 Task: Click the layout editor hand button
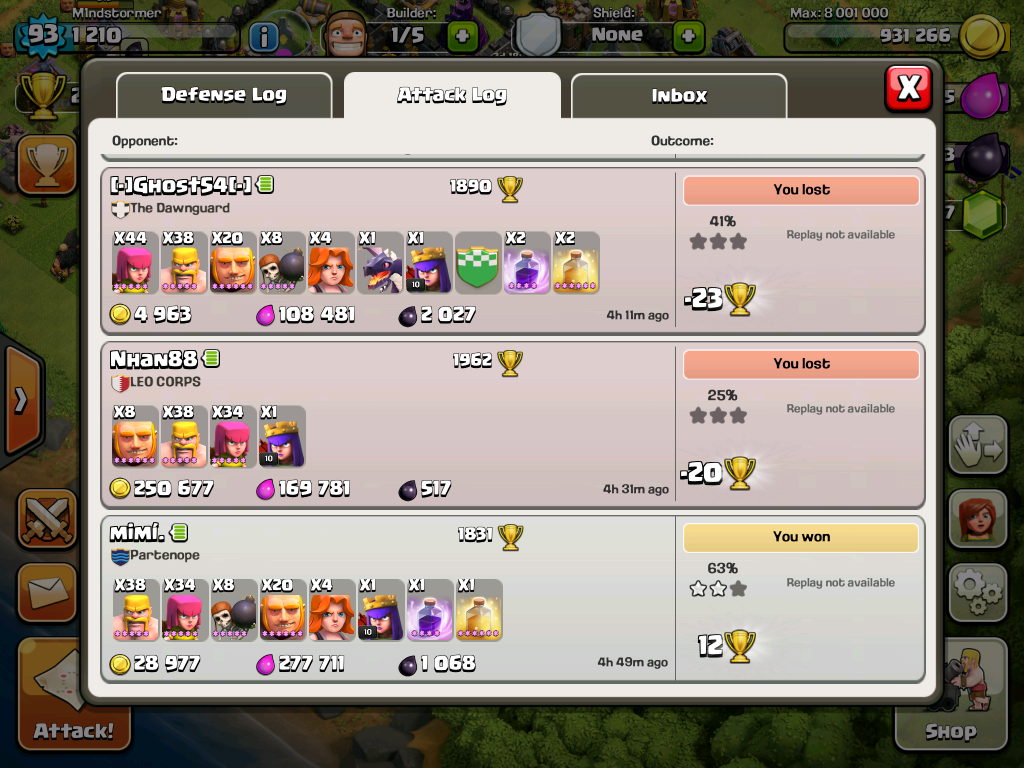click(976, 446)
